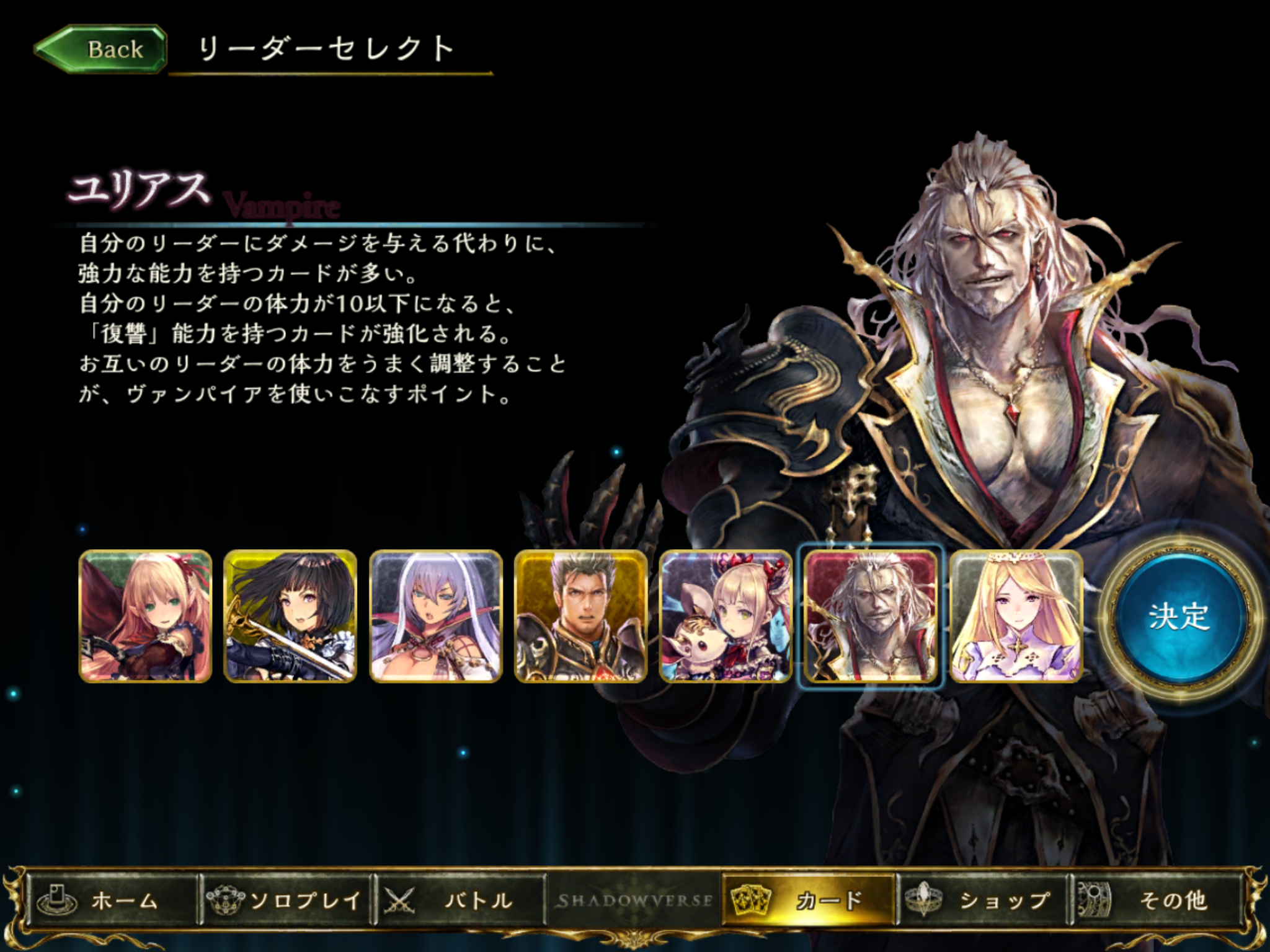
Task: Switch to the ソロプレイ solo play tab
Action: 286,900
